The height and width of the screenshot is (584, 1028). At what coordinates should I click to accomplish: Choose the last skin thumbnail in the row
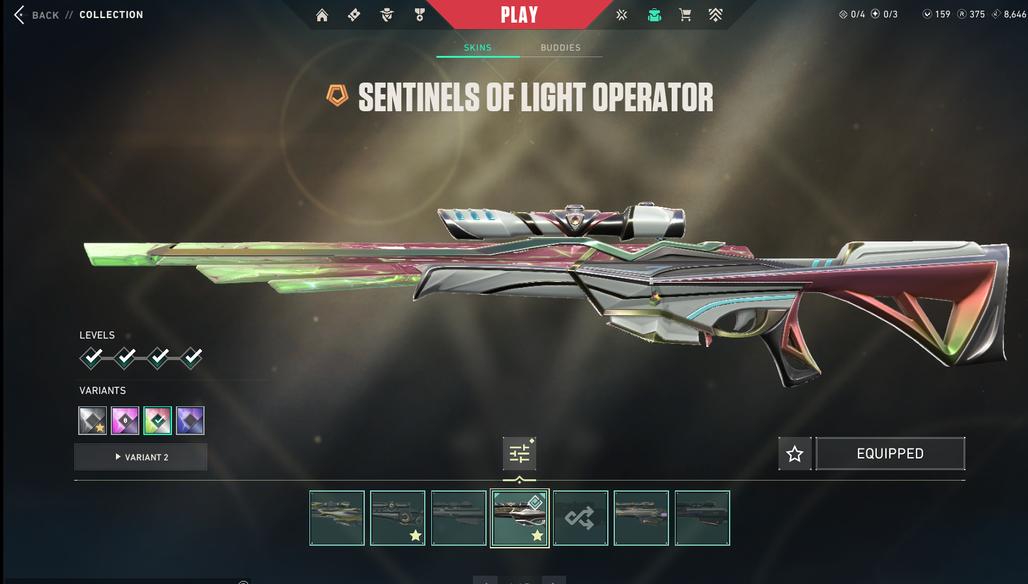coord(702,518)
